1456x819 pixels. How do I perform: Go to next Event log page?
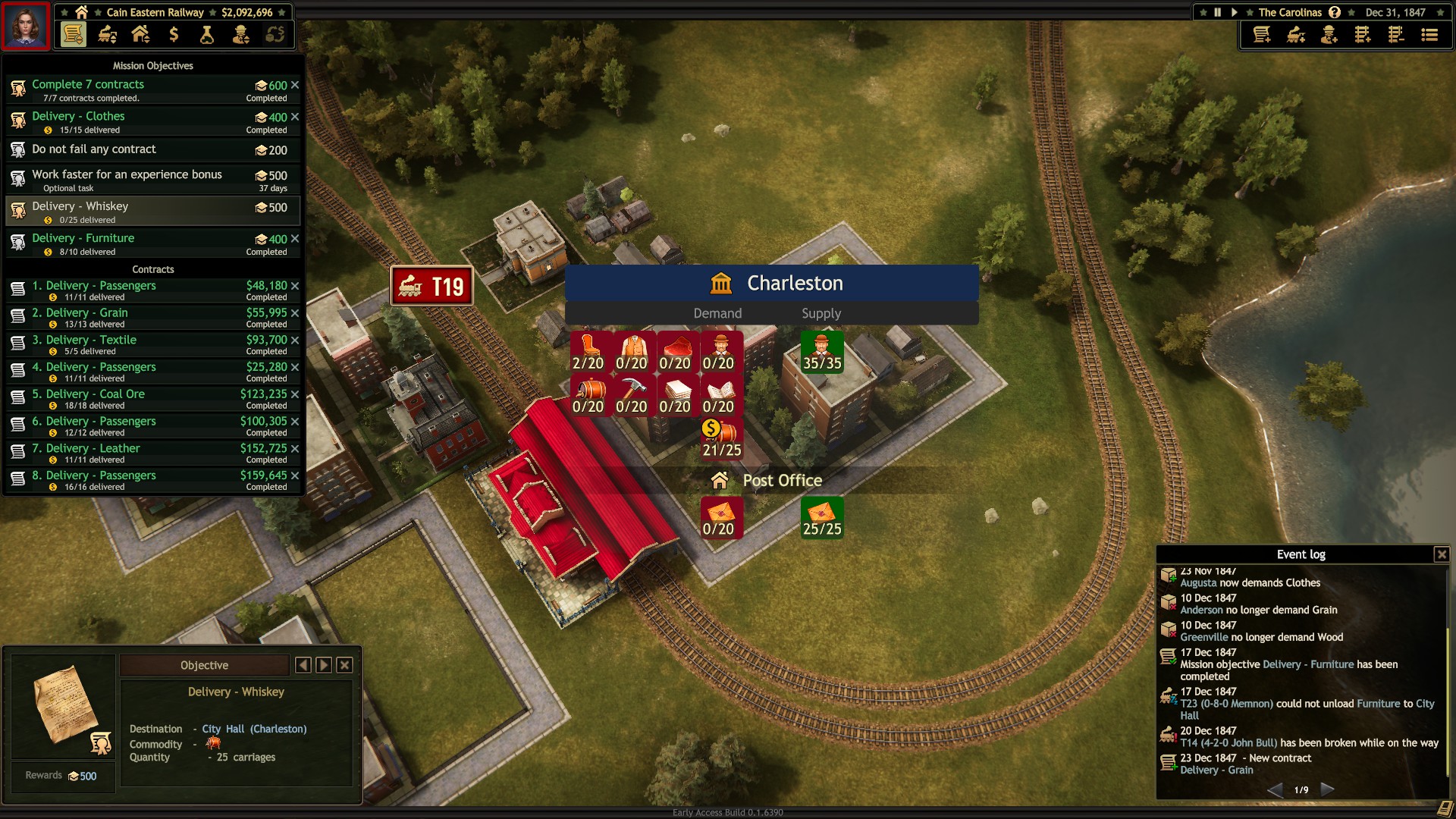(1327, 789)
